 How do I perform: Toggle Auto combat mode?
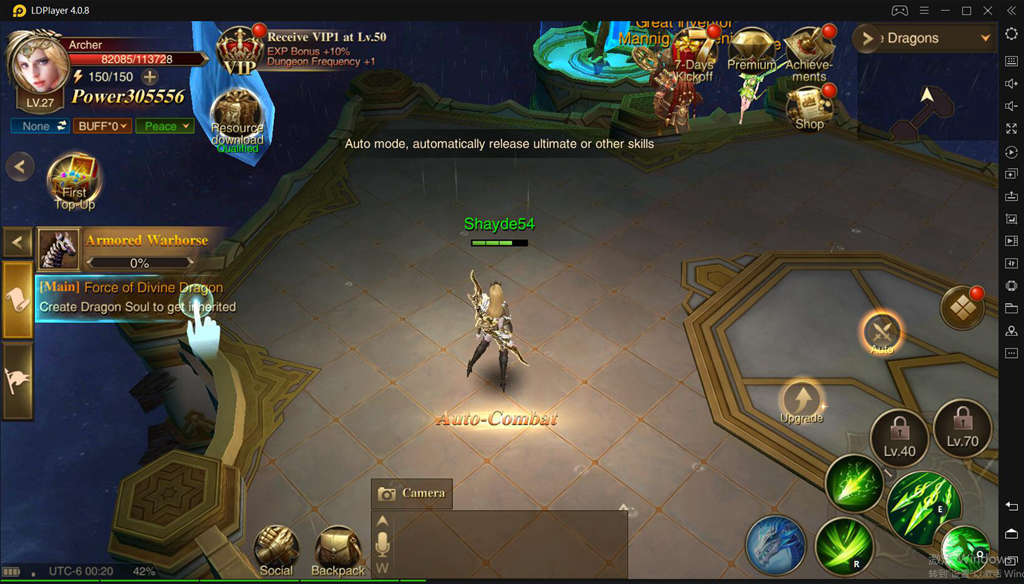click(881, 333)
